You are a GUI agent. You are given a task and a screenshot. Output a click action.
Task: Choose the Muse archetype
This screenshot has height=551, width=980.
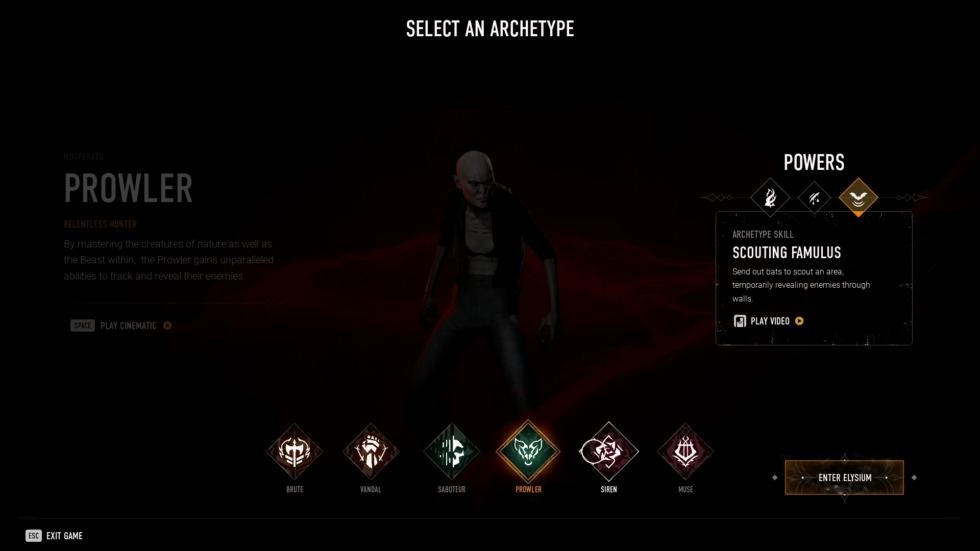(685, 452)
